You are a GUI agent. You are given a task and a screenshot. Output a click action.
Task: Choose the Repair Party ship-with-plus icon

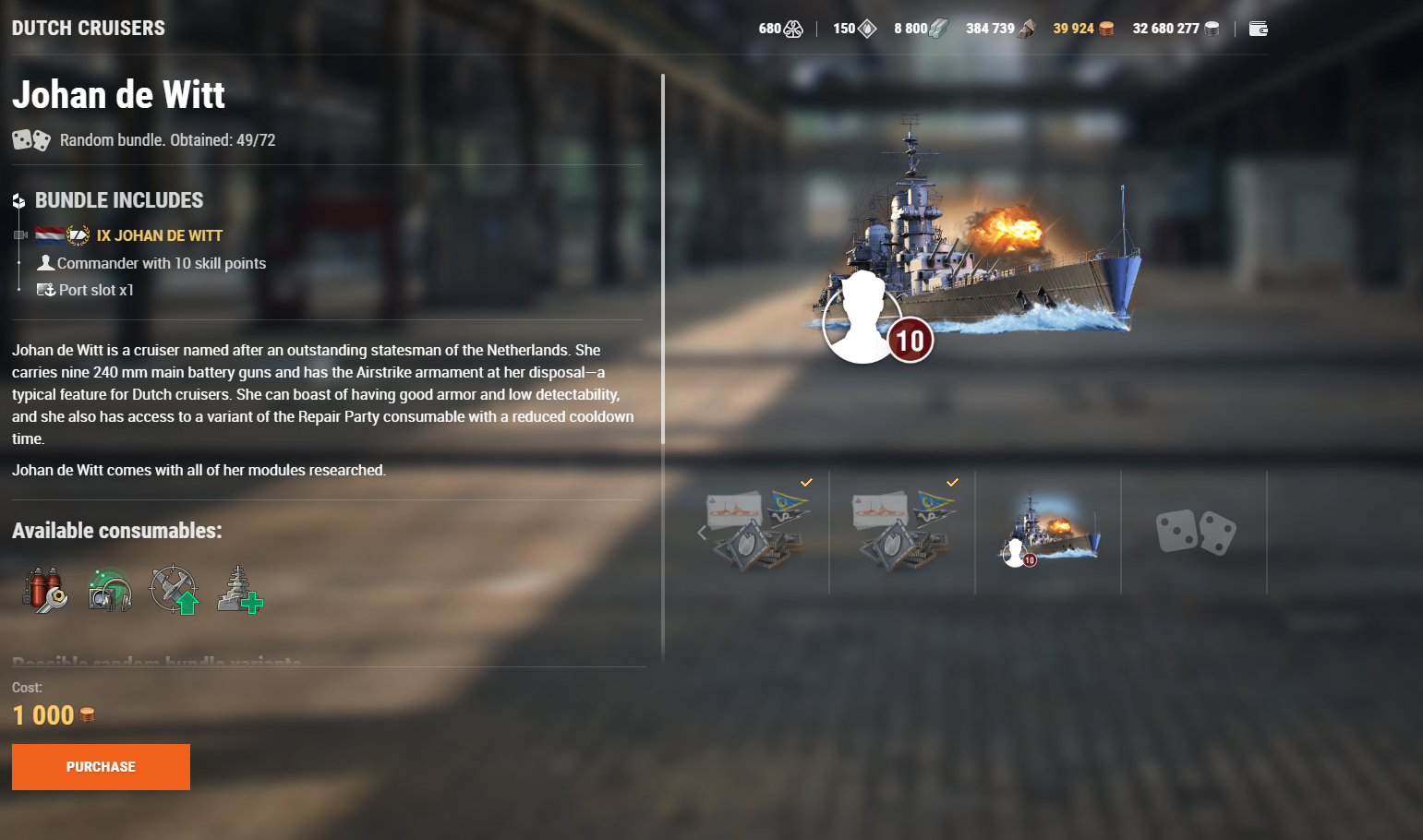(x=240, y=590)
